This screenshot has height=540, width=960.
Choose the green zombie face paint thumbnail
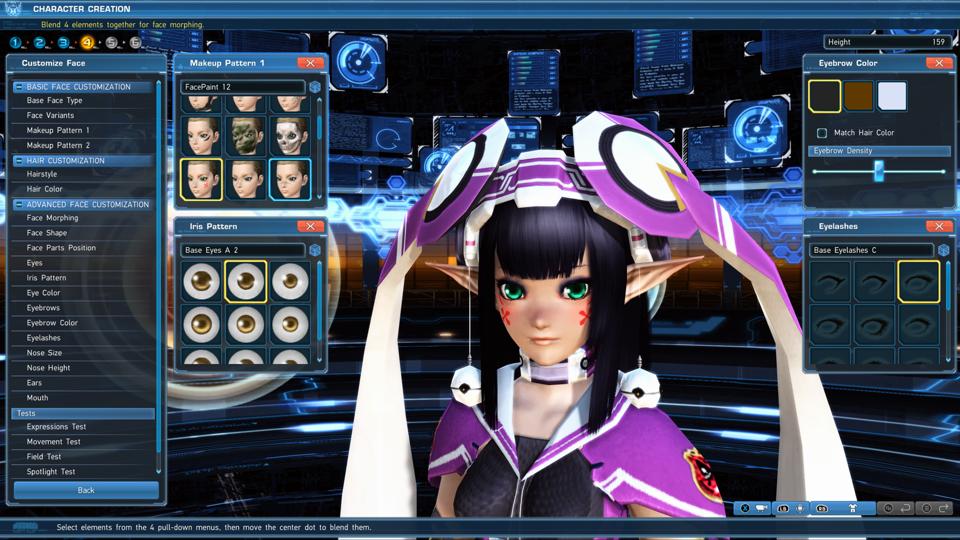point(245,134)
